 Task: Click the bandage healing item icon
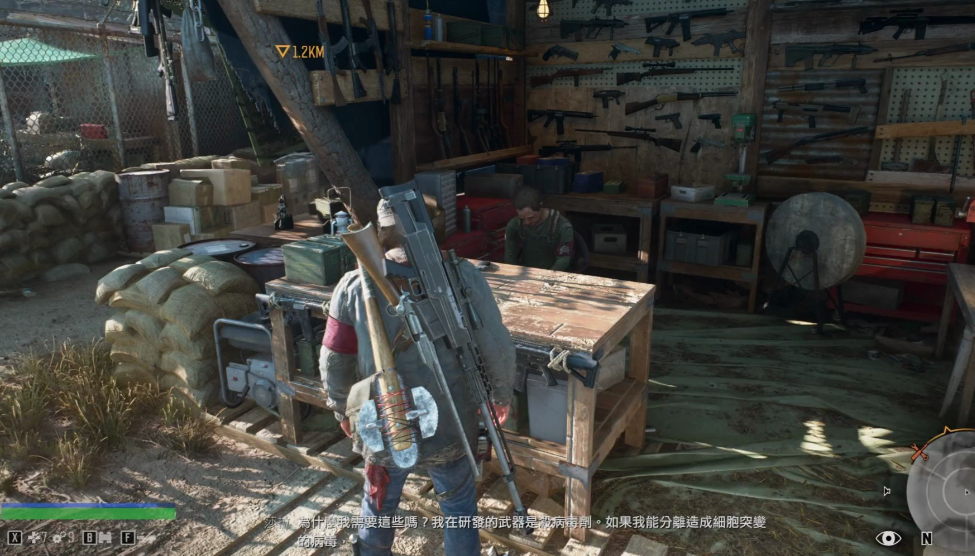click(34, 537)
